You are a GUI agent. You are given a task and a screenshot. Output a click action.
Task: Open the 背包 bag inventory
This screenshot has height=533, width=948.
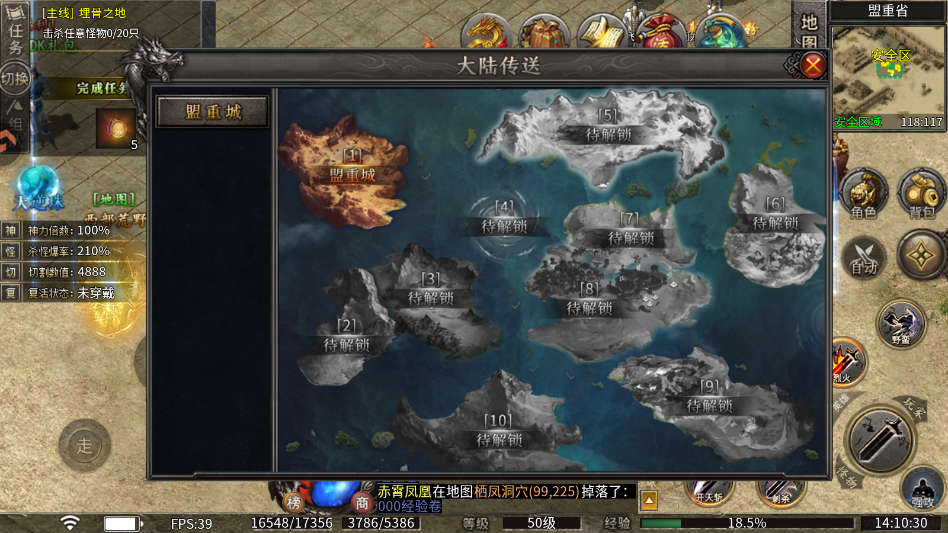921,193
